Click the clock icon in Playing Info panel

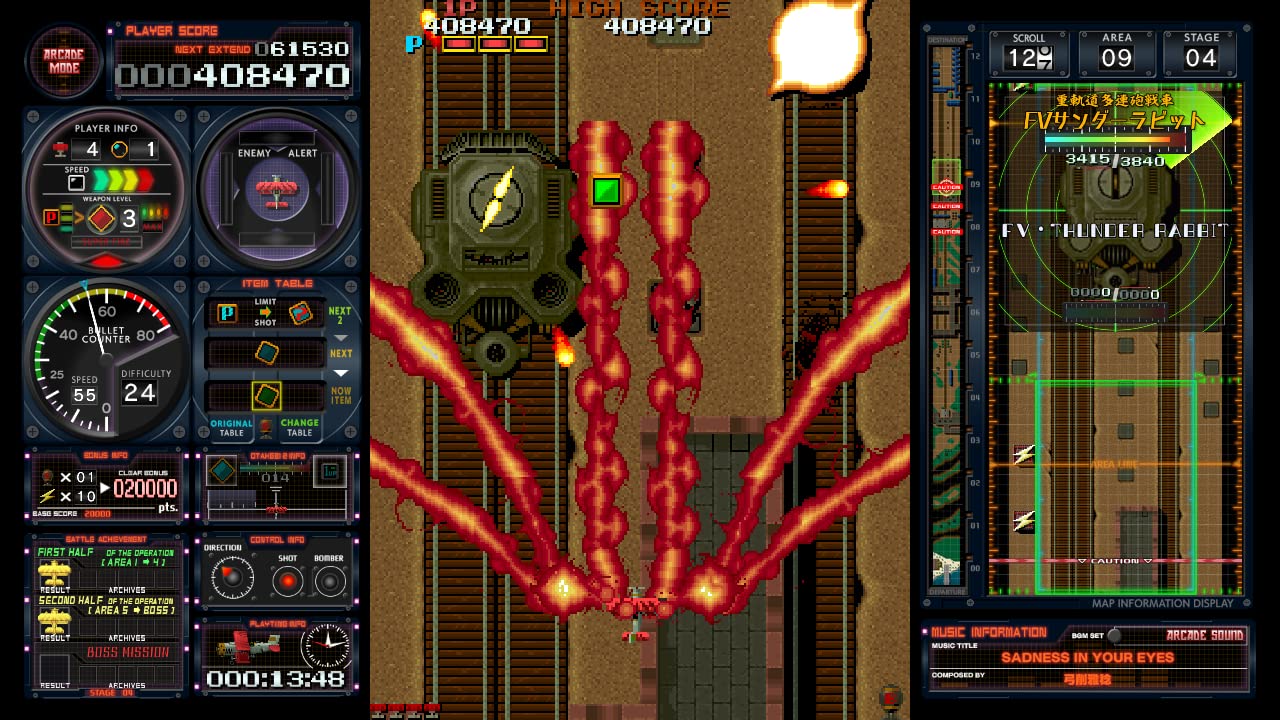325,646
